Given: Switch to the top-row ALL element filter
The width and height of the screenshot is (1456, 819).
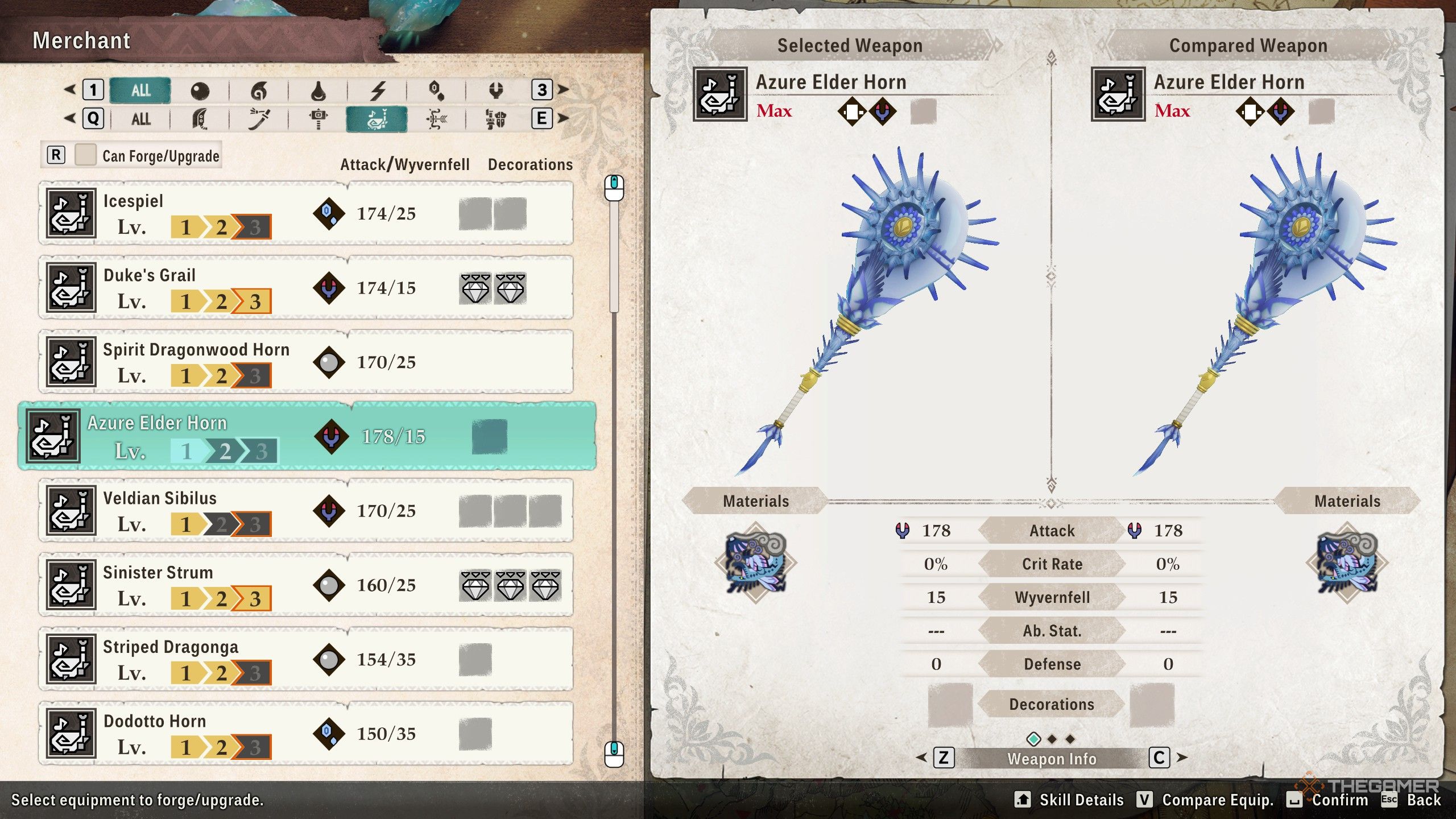Looking at the screenshot, I should (x=140, y=90).
